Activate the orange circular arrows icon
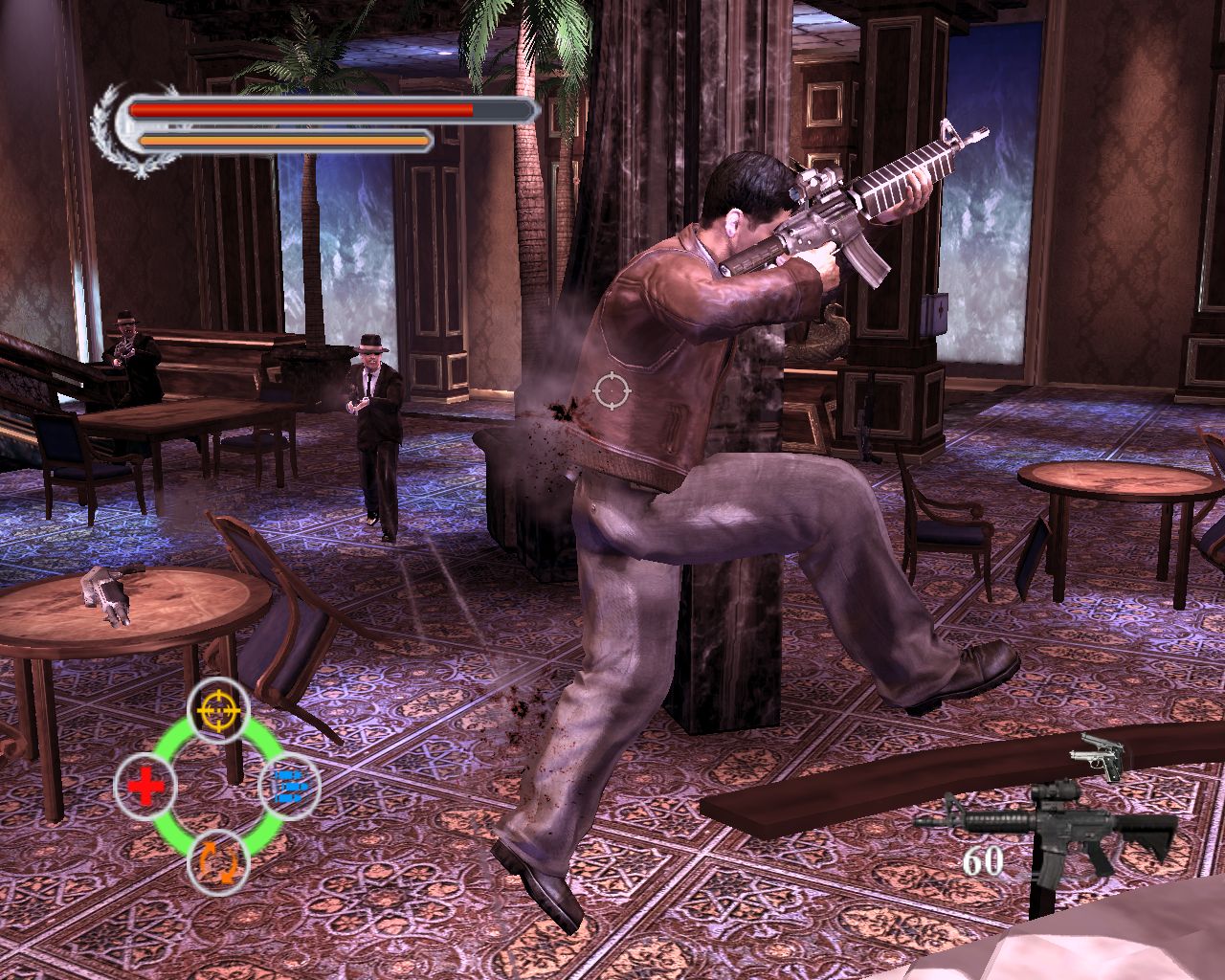The height and width of the screenshot is (980, 1225). tap(218, 862)
